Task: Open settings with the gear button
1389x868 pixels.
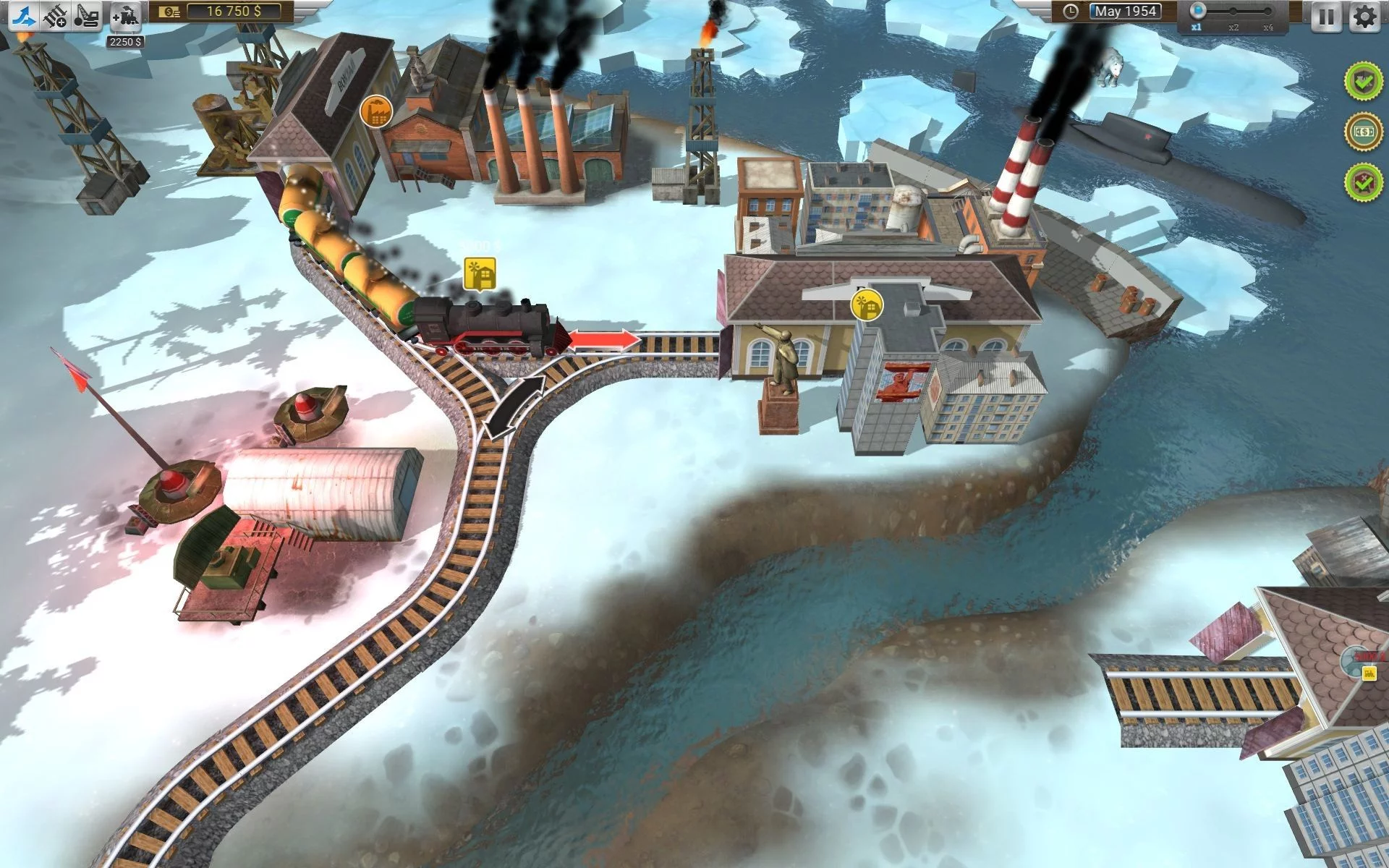Action: click(1365, 15)
